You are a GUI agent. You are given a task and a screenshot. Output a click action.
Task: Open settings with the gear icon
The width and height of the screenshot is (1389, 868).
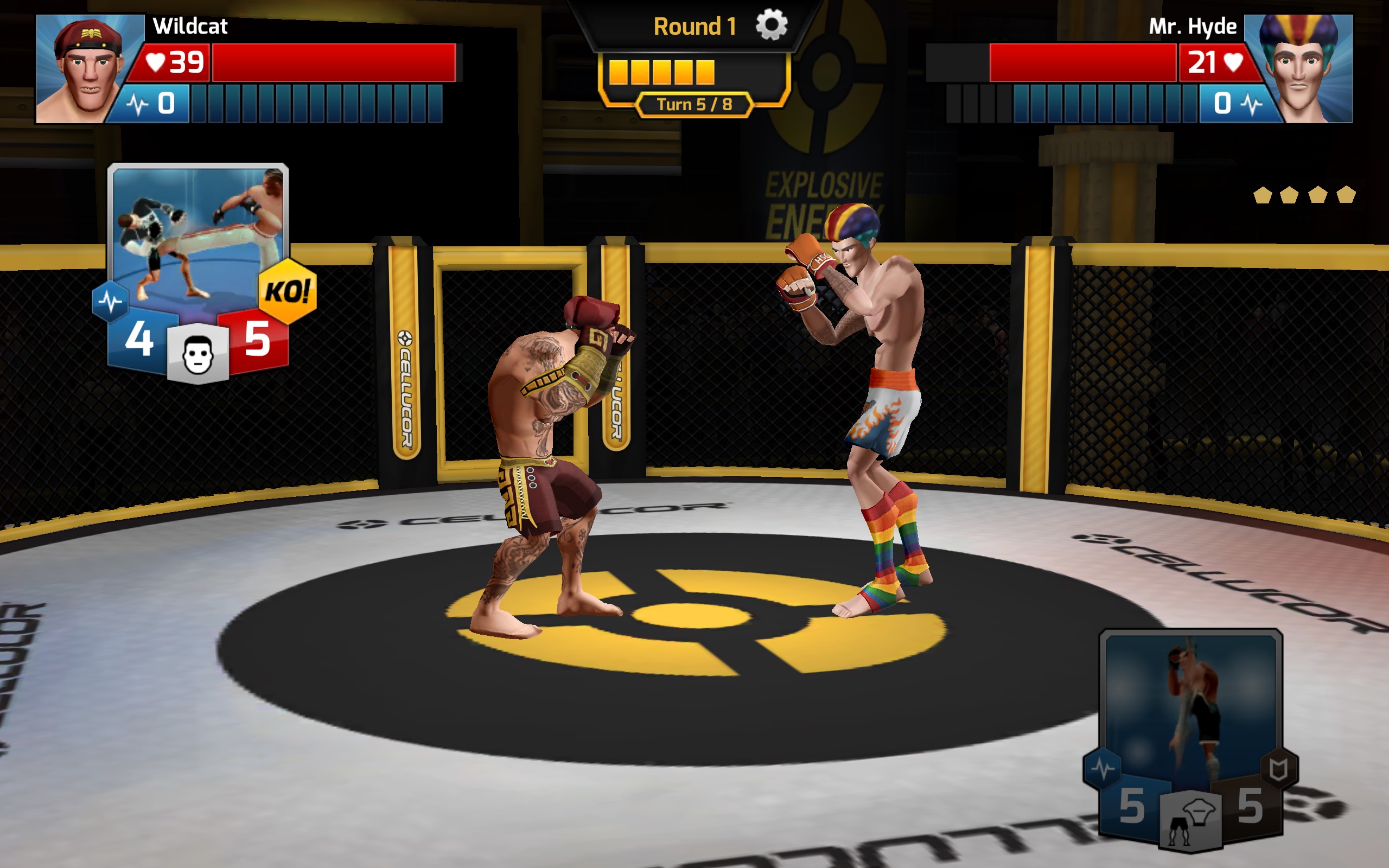(x=772, y=26)
